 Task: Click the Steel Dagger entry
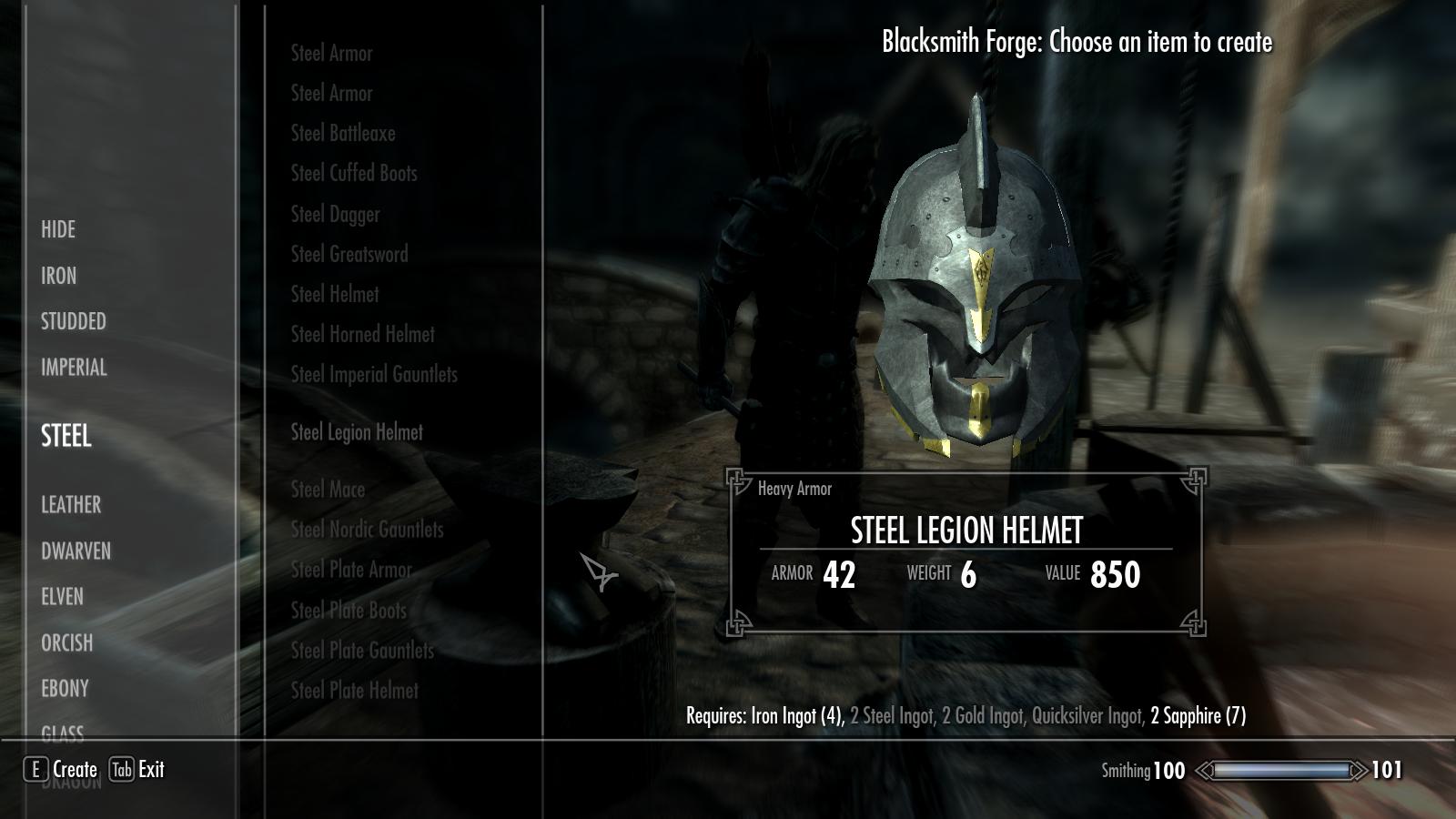click(x=336, y=214)
